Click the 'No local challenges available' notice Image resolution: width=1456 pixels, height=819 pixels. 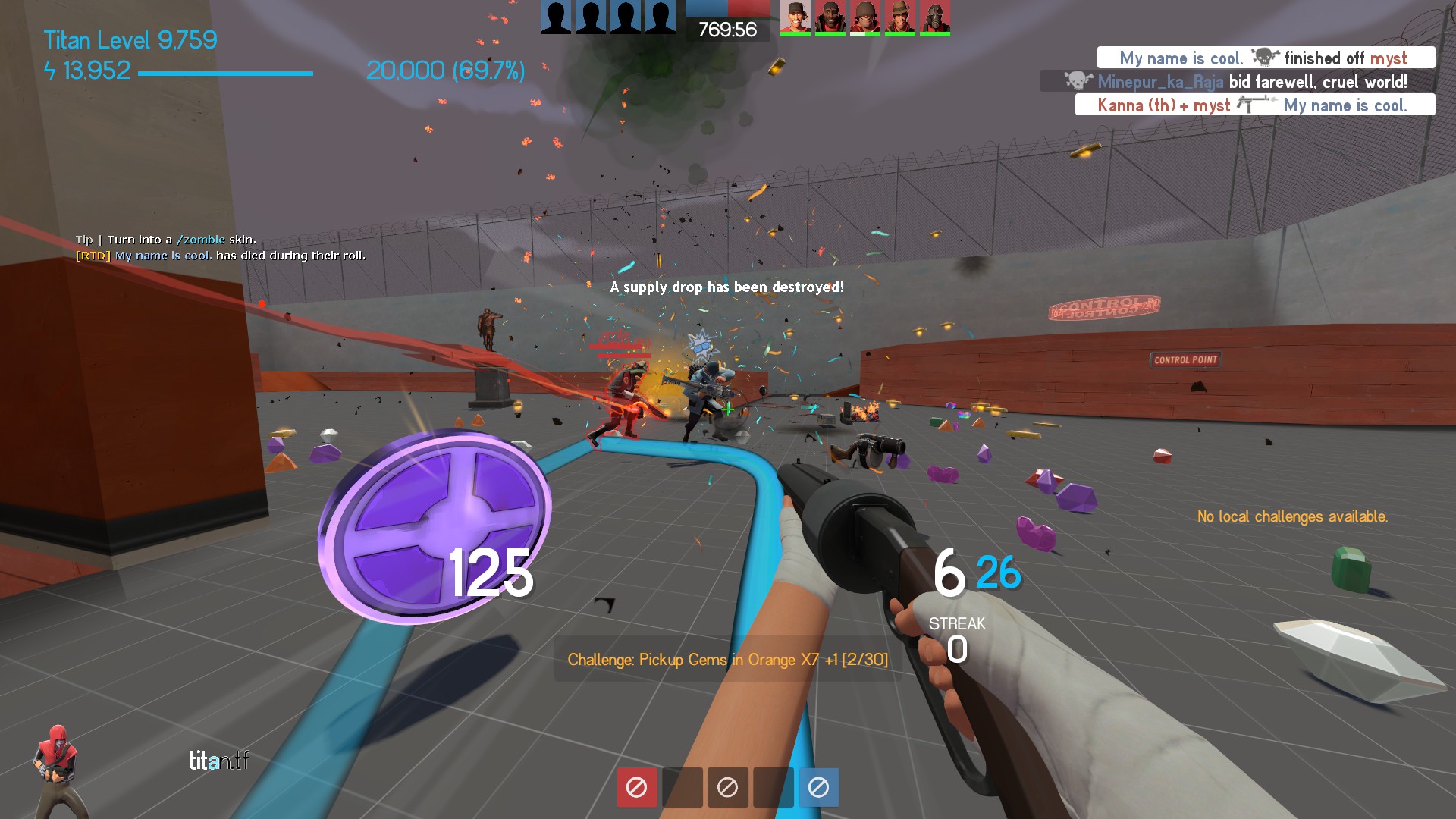(x=1292, y=516)
